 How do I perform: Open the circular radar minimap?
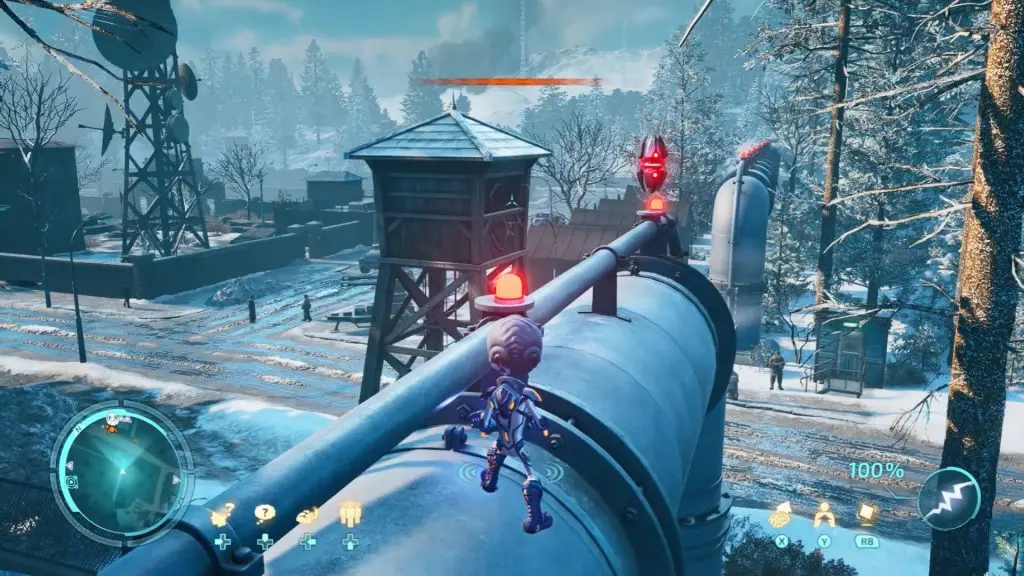(121, 471)
